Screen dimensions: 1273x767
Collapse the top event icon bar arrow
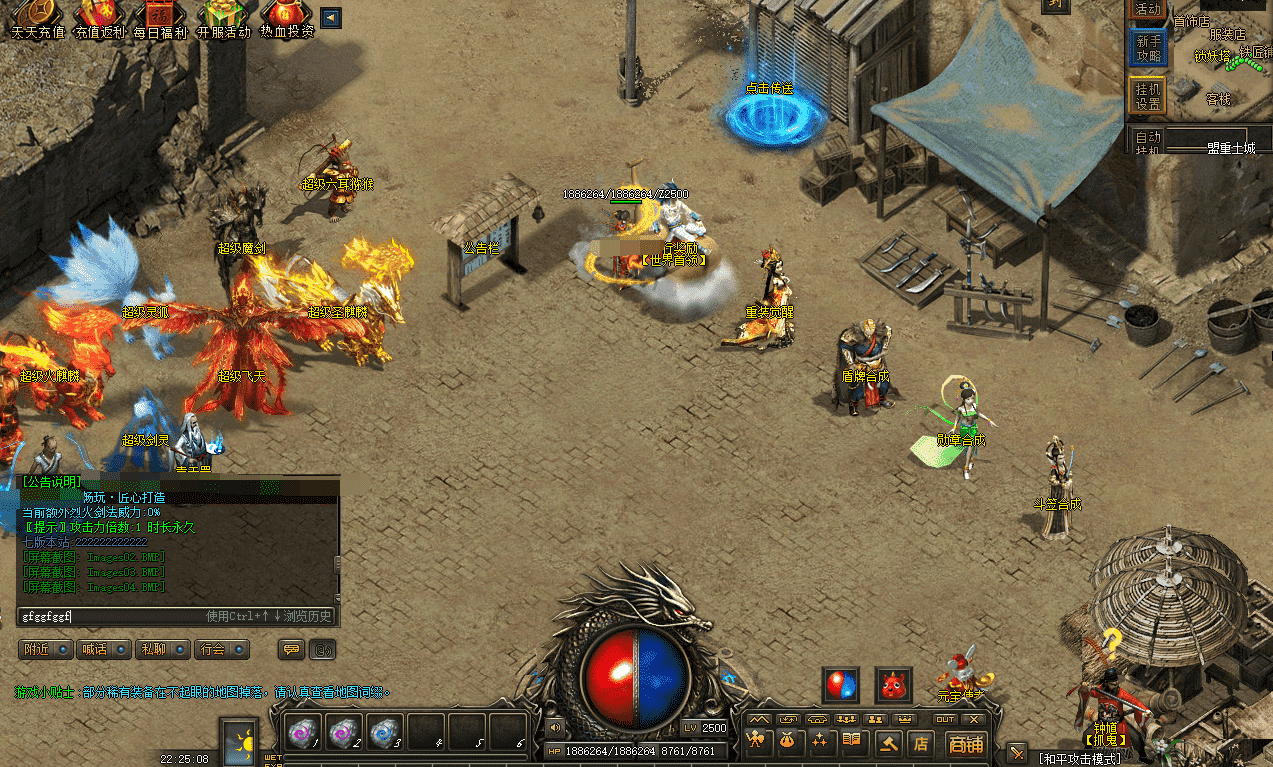pos(331,17)
